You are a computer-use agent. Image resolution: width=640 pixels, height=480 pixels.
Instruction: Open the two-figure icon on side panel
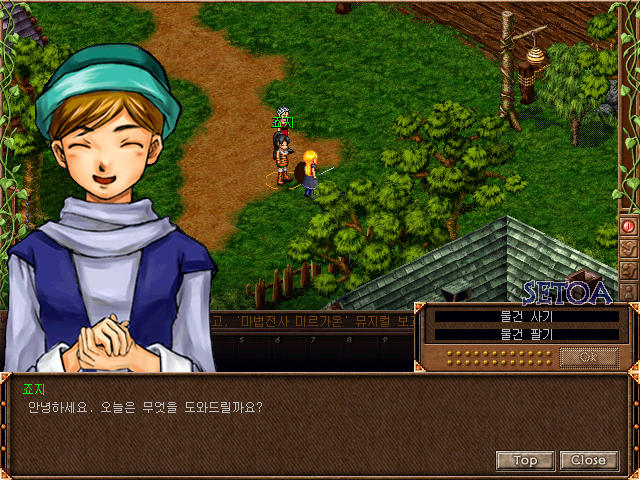pyautogui.click(x=629, y=269)
